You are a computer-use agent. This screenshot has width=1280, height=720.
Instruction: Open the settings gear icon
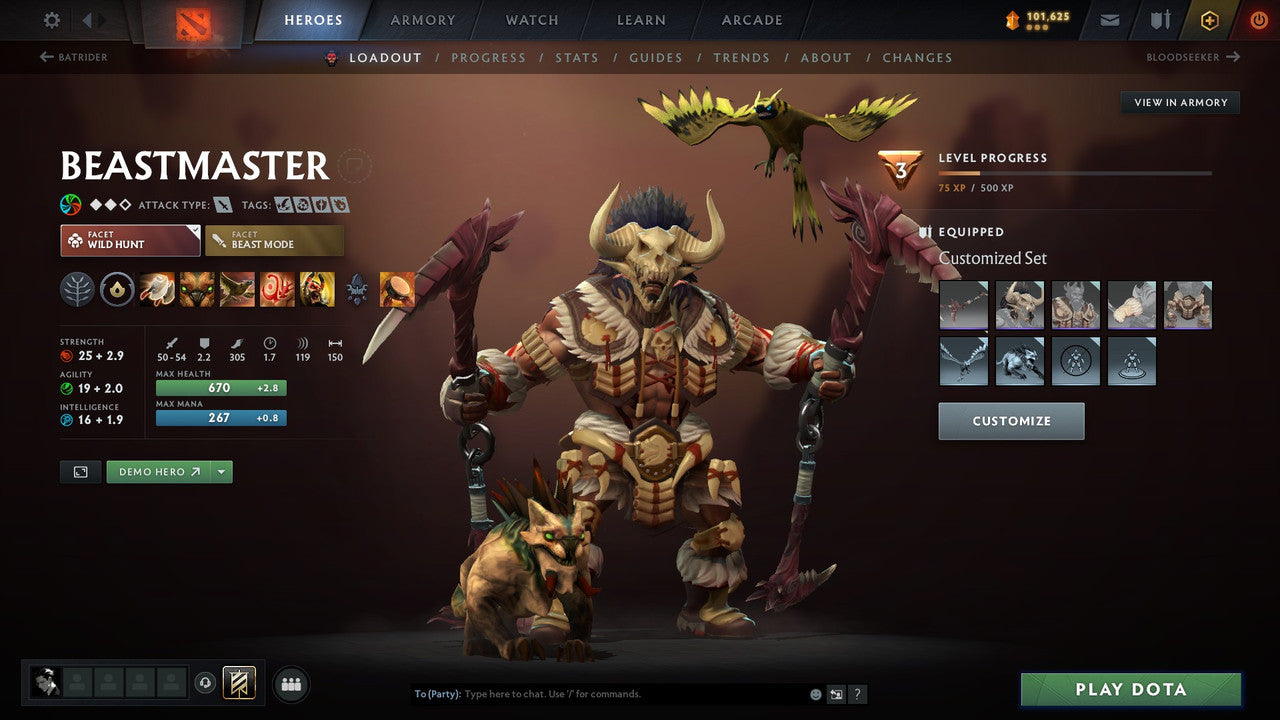pos(49,18)
